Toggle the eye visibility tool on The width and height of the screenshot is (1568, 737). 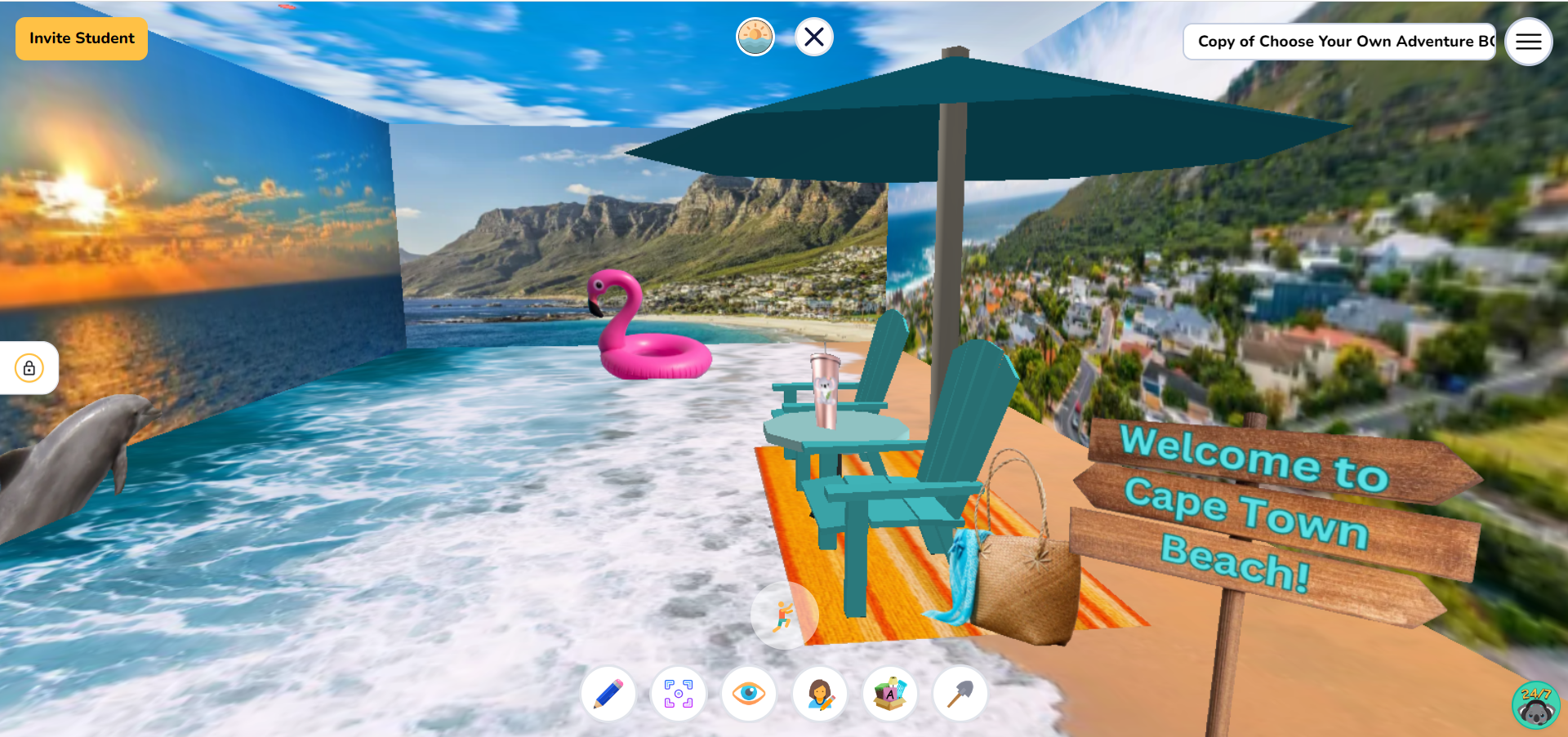tap(749, 693)
